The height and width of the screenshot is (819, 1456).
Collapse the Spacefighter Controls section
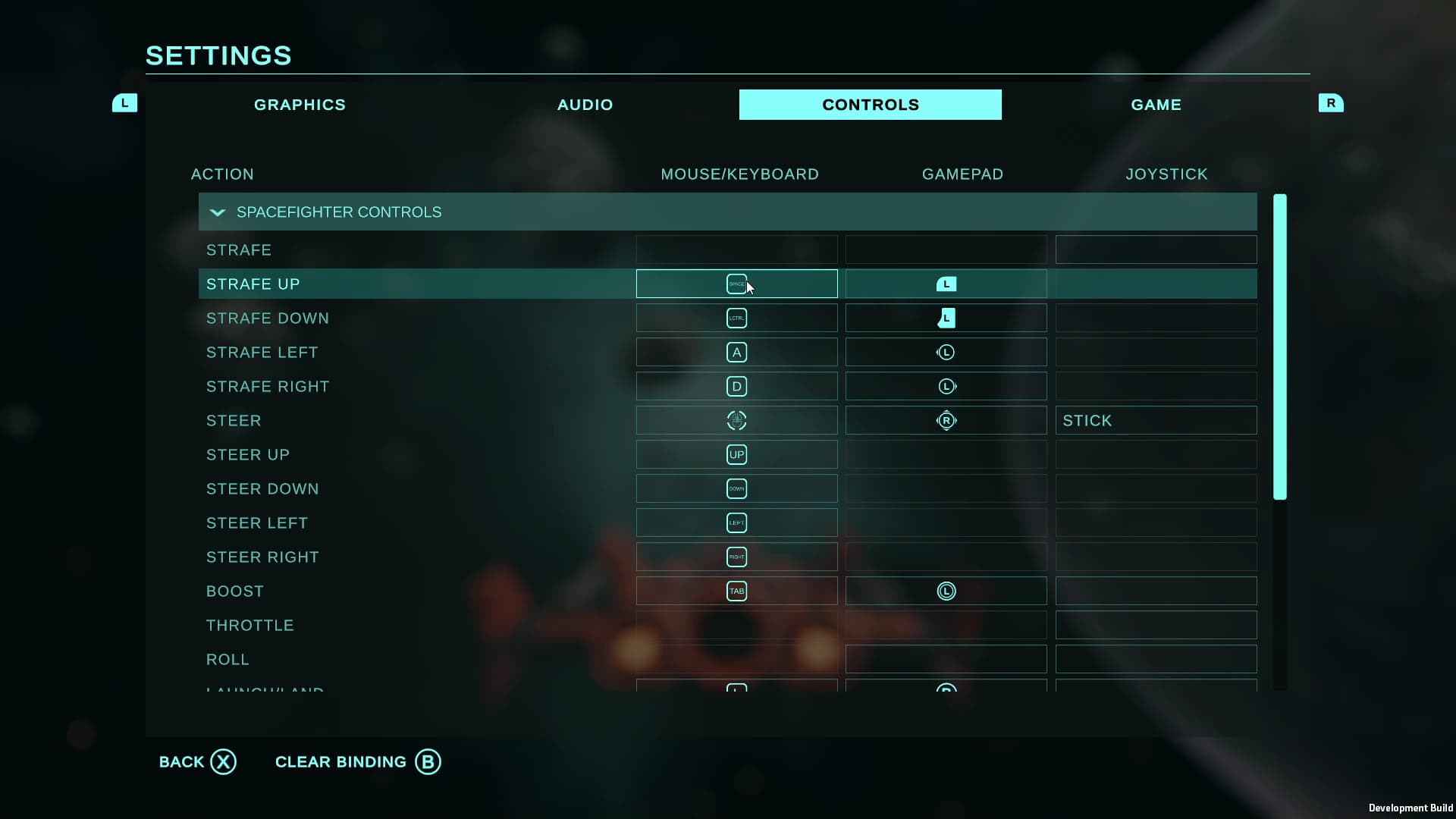(218, 212)
